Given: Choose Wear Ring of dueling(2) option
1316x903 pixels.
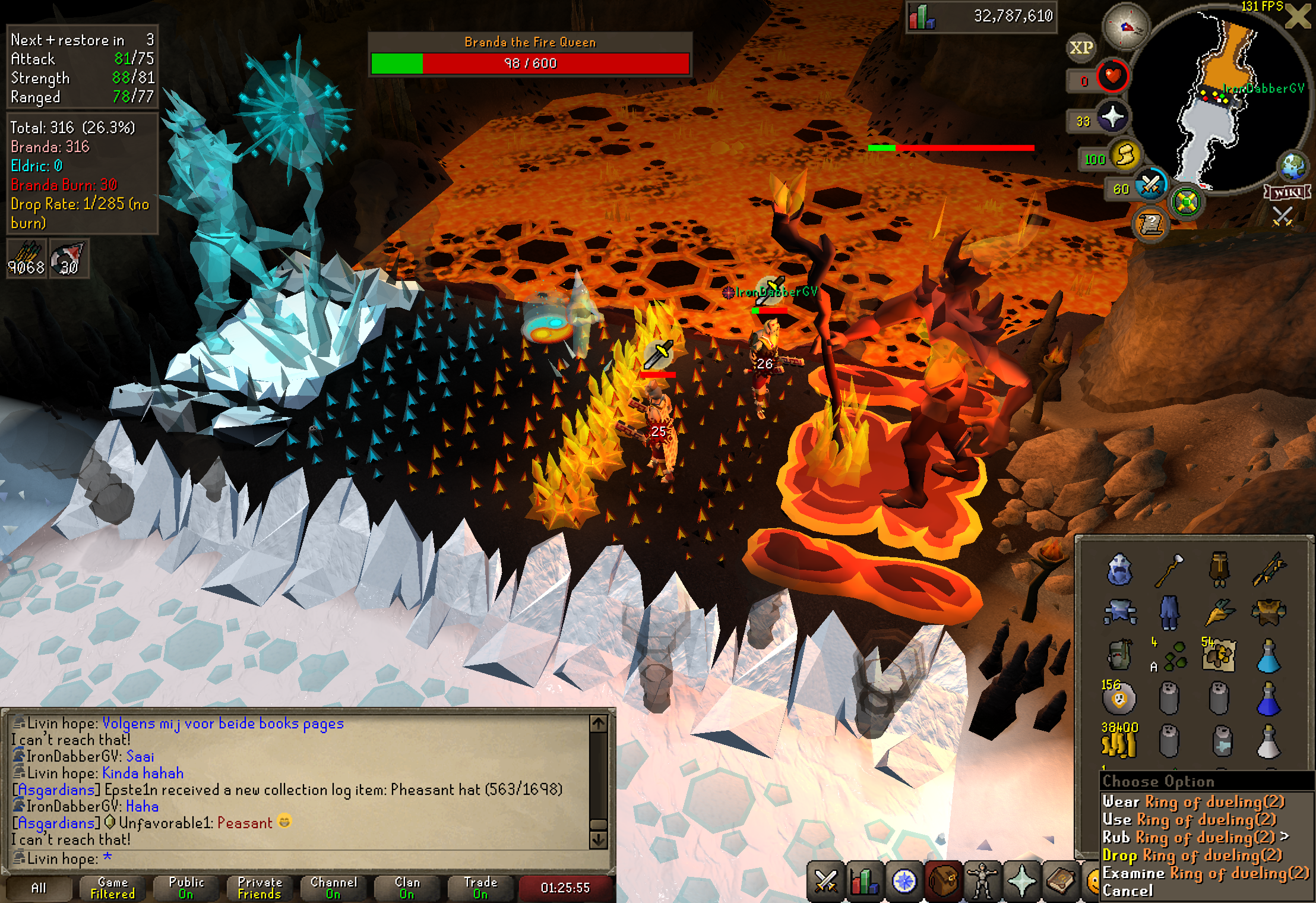Looking at the screenshot, I should [1193, 802].
